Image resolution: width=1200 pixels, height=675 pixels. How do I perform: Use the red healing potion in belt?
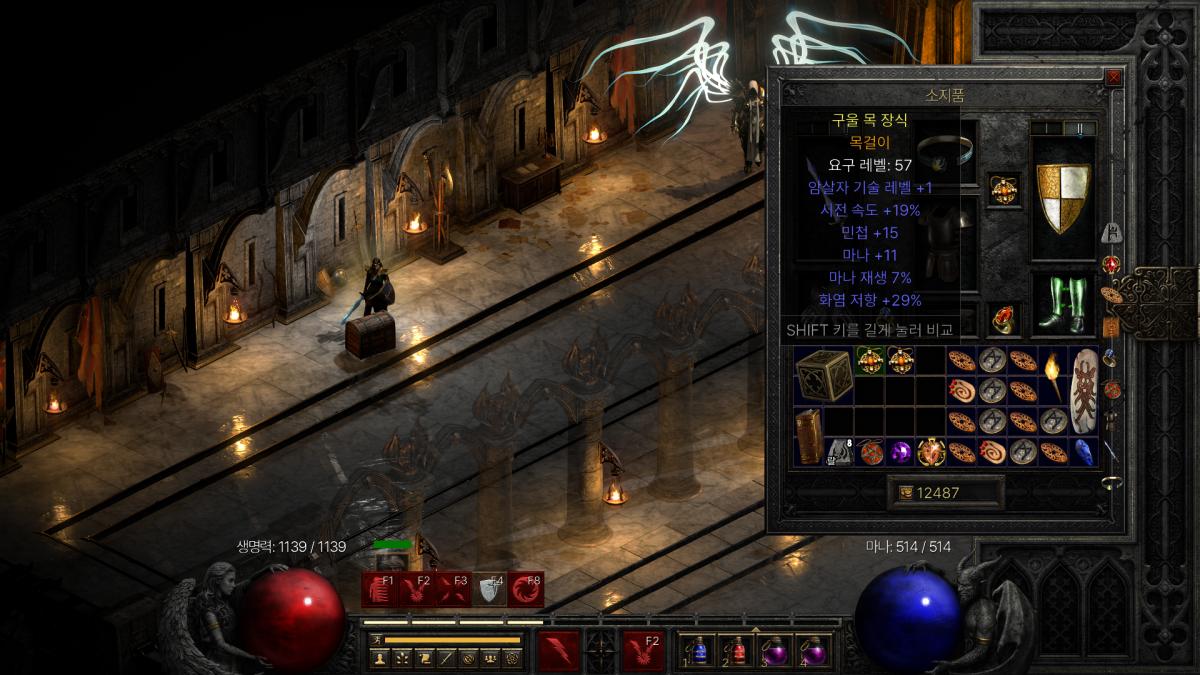point(738,651)
